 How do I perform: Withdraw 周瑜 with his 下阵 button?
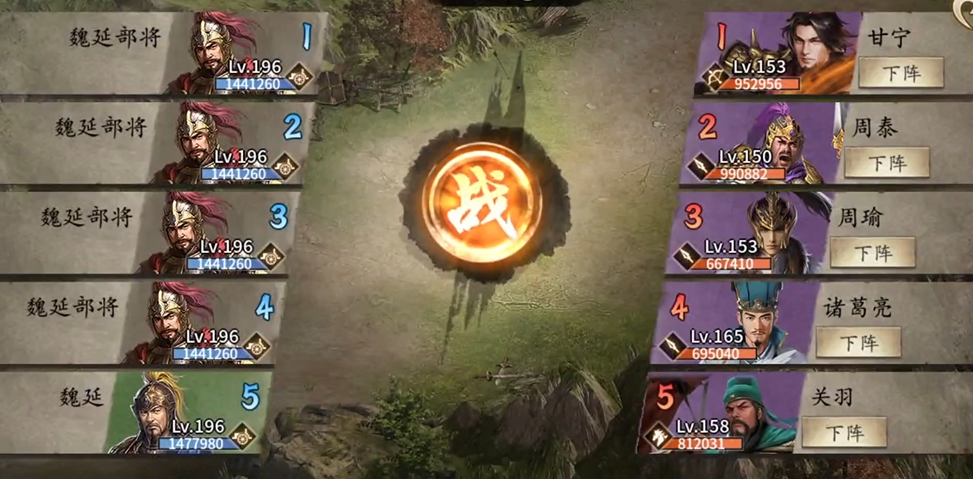pyautogui.click(x=872, y=252)
